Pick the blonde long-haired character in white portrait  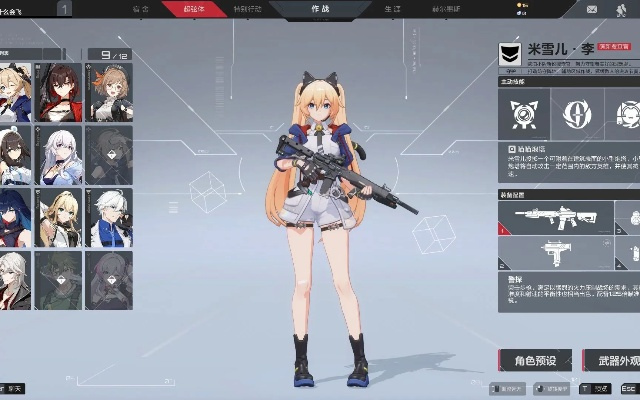tap(60, 217)
